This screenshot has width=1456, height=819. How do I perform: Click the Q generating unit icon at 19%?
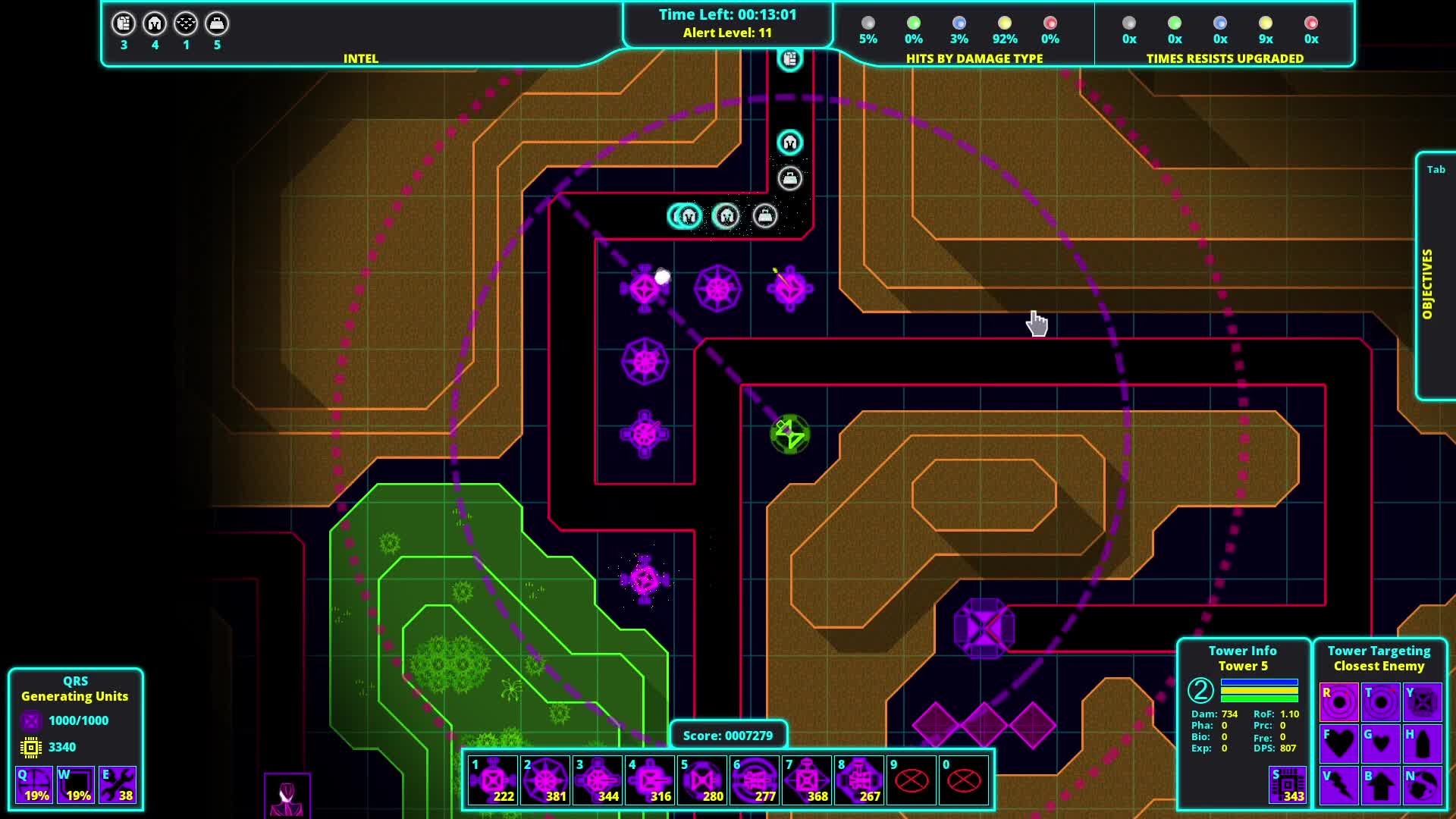34,785
